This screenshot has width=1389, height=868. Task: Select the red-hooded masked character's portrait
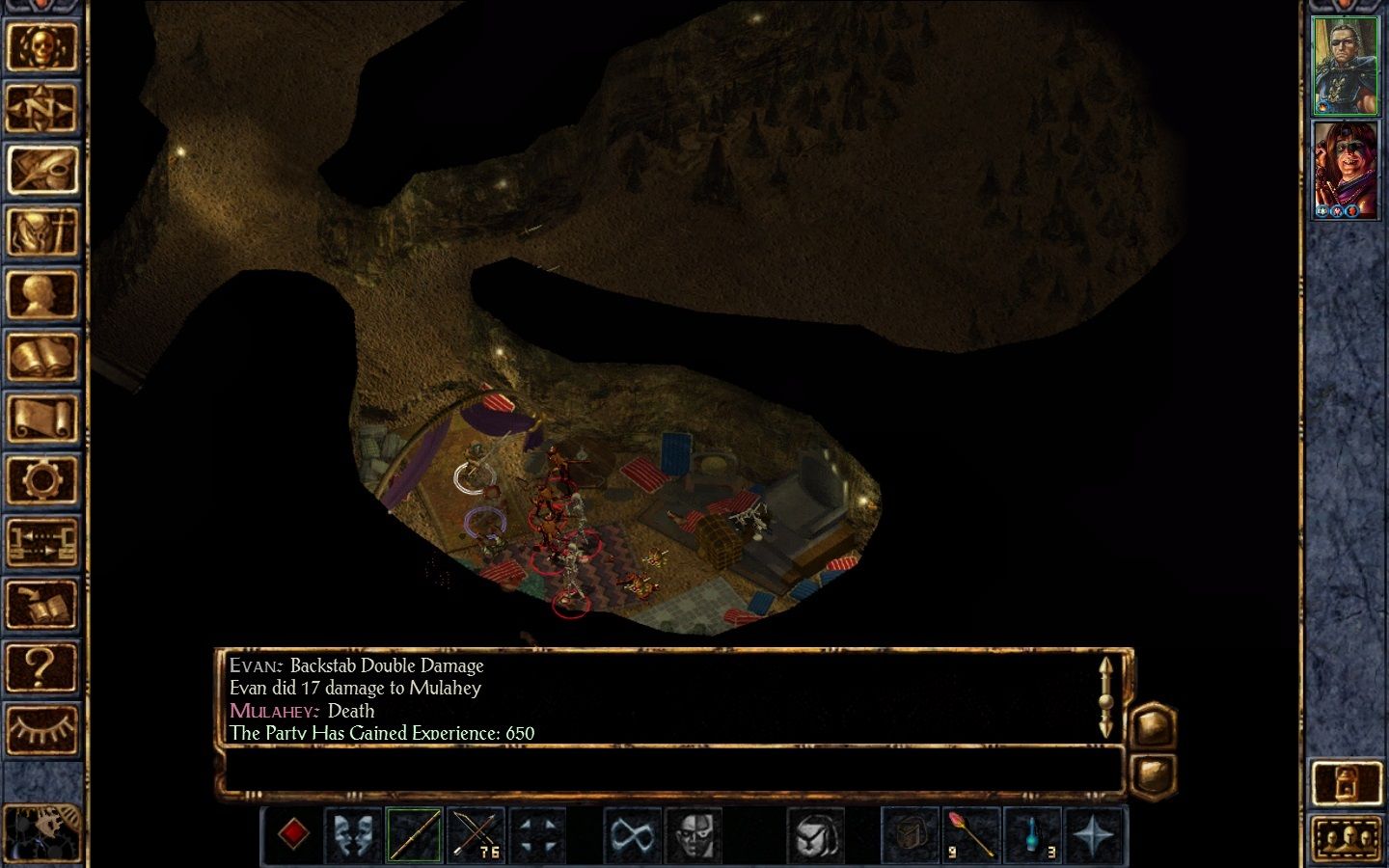click(x=1346, y=170)
